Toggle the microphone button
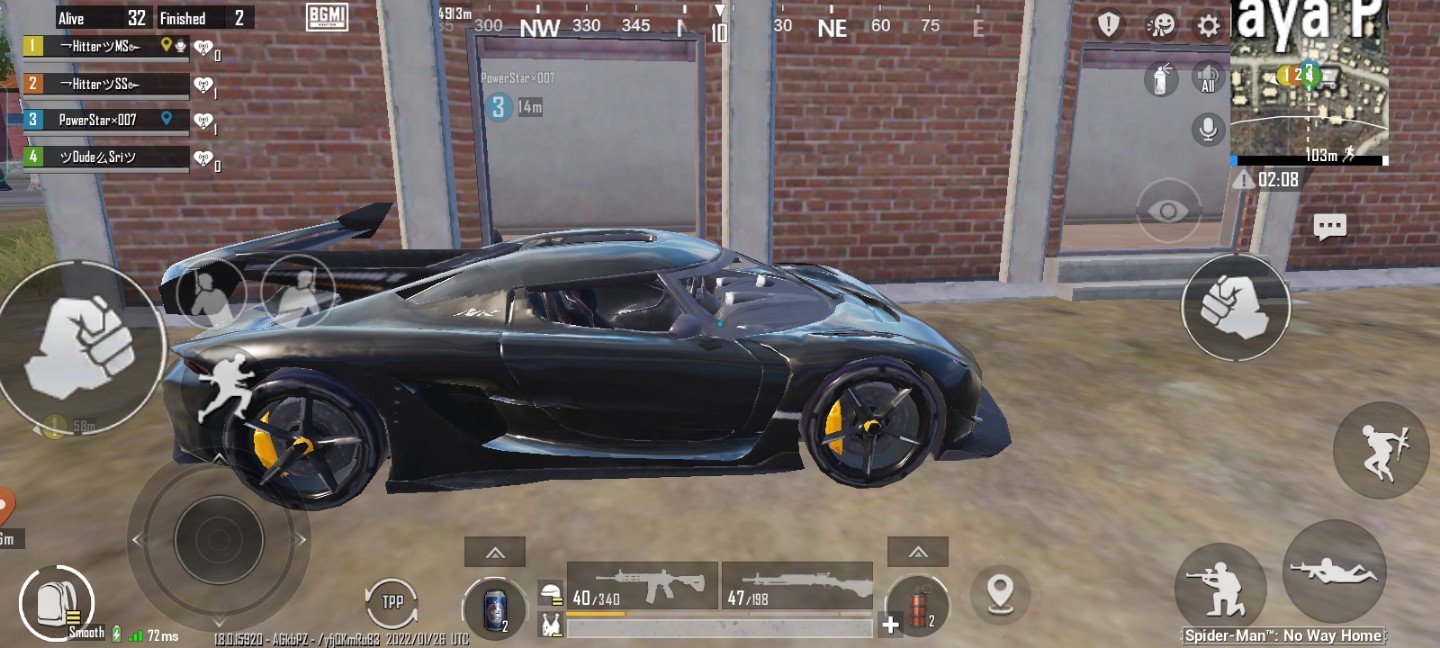 1209,128
